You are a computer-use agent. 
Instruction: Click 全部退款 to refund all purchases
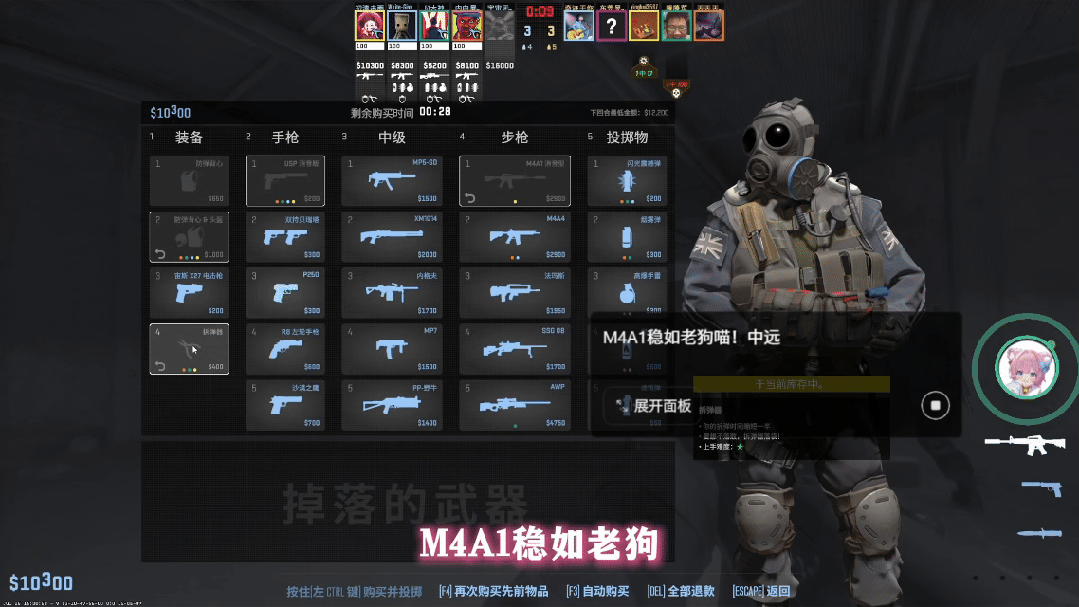click(x=681, y=591)
